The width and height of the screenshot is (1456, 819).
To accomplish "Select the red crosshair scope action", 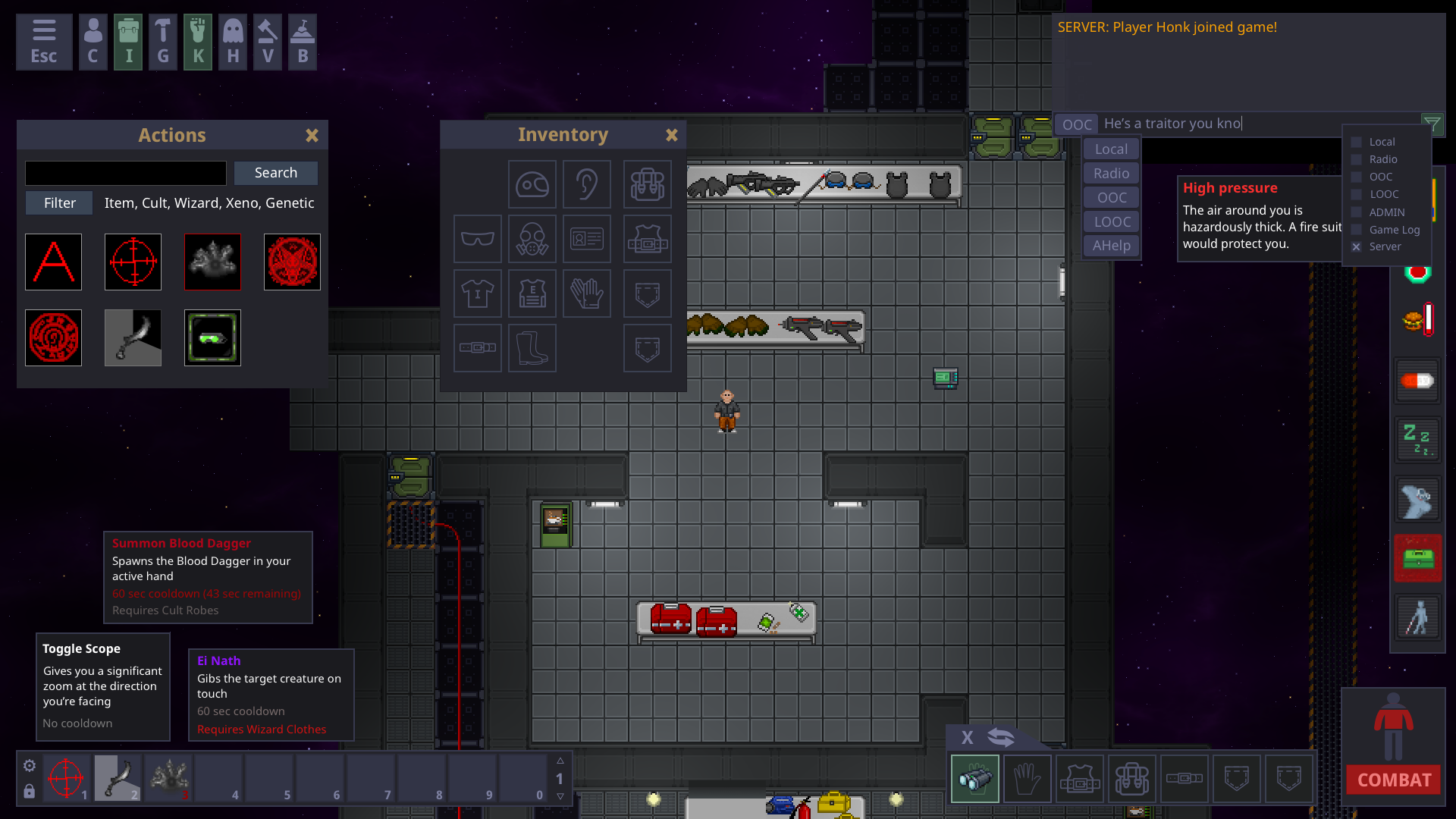I will click(x=133, y=262).
